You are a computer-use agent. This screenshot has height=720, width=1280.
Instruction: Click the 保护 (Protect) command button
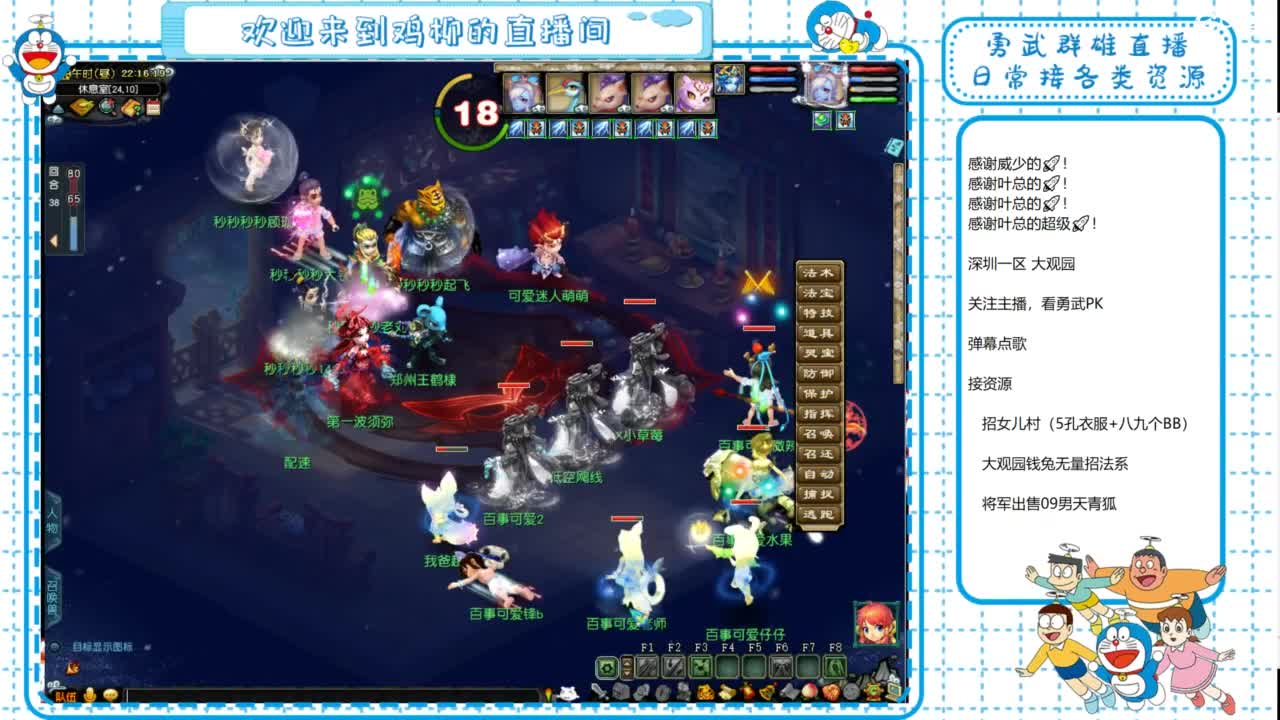click(818, 393)
